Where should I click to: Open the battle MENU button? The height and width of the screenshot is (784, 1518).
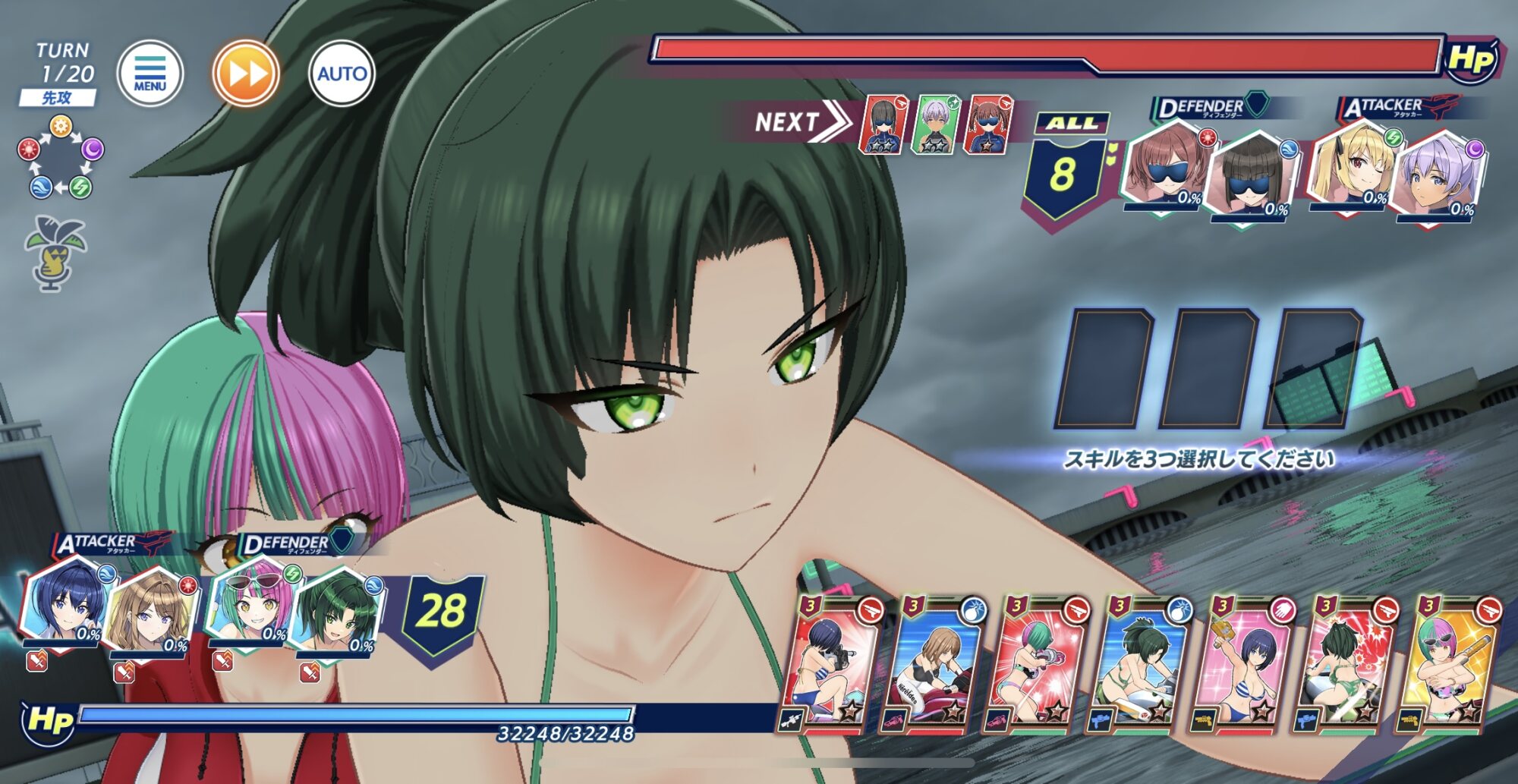click(x=150, y=74)
